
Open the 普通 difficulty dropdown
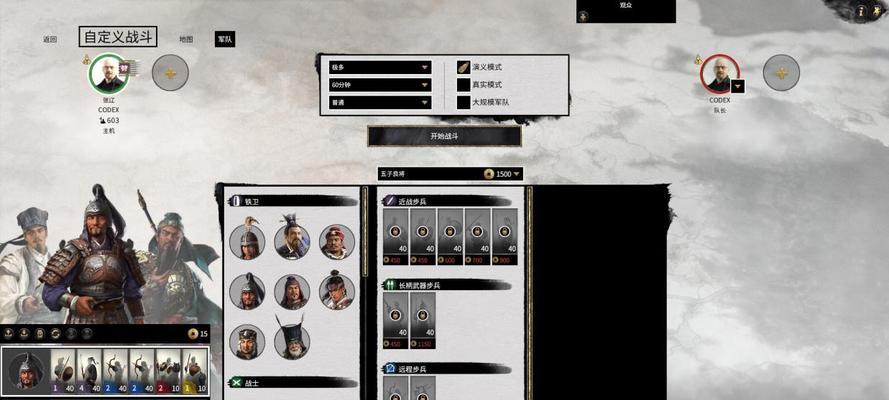379,102
